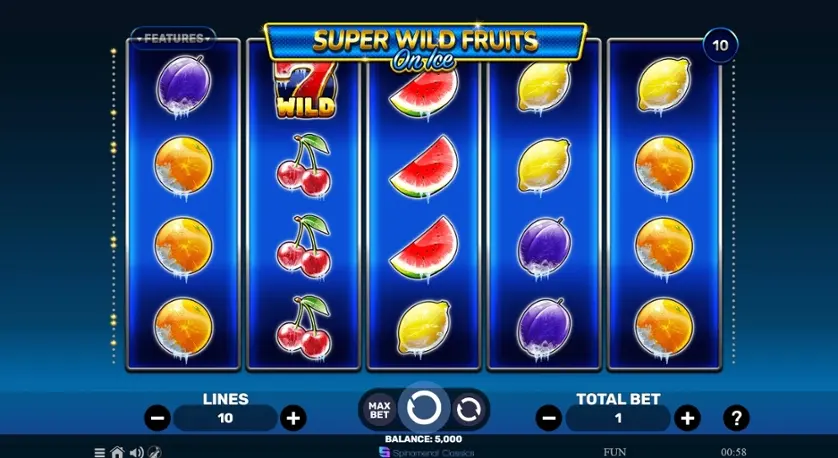Increase the number of lines
The height and width of the screenshot is (458, 838).
(292, 418)
